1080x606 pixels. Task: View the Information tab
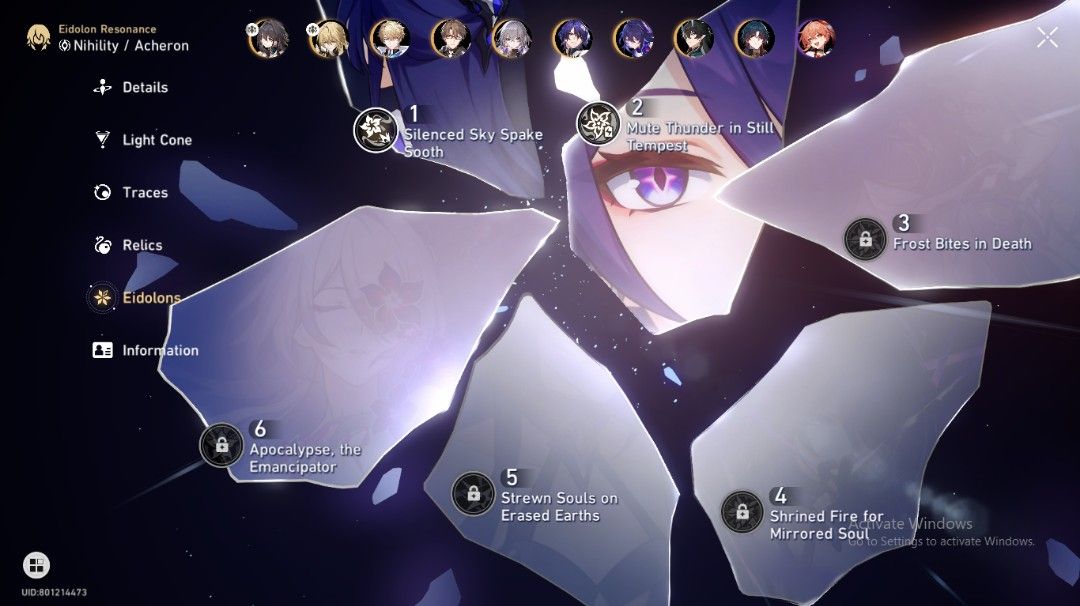point(160,351)
